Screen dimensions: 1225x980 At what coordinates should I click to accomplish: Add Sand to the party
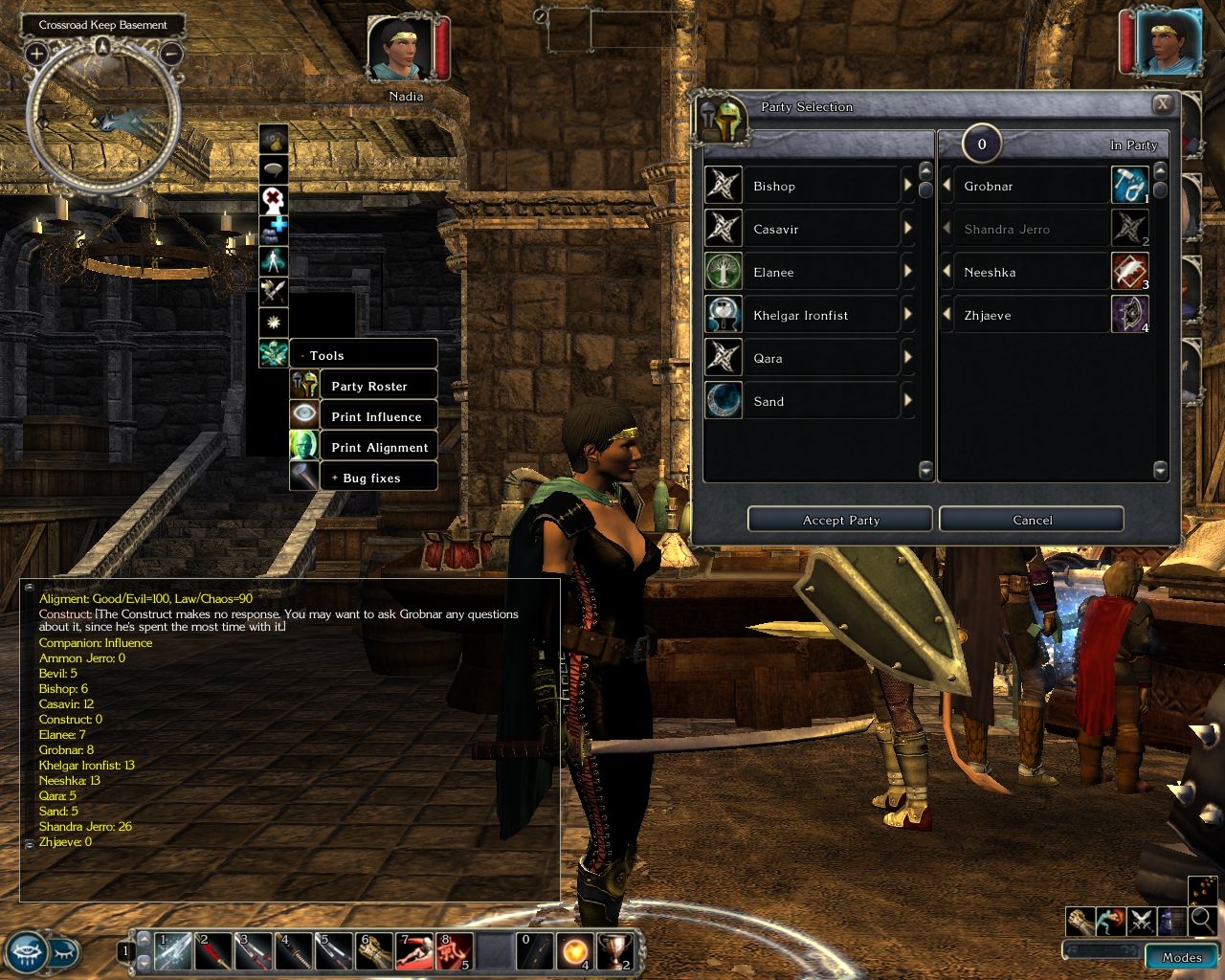[x=907, y=401]
